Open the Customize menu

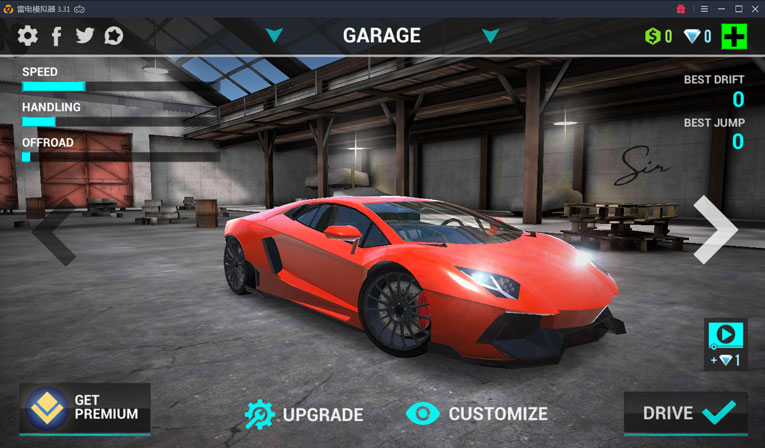(478, 413)
